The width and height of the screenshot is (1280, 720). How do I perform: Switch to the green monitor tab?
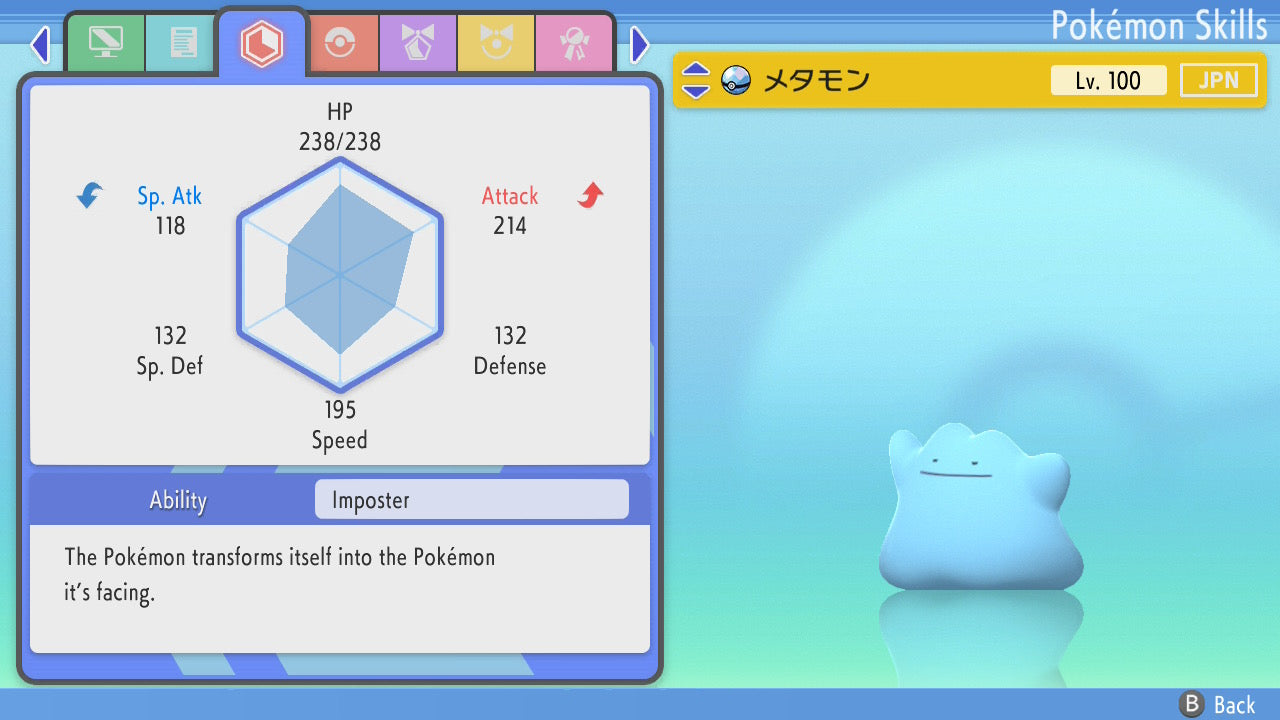tap(105, 43)
